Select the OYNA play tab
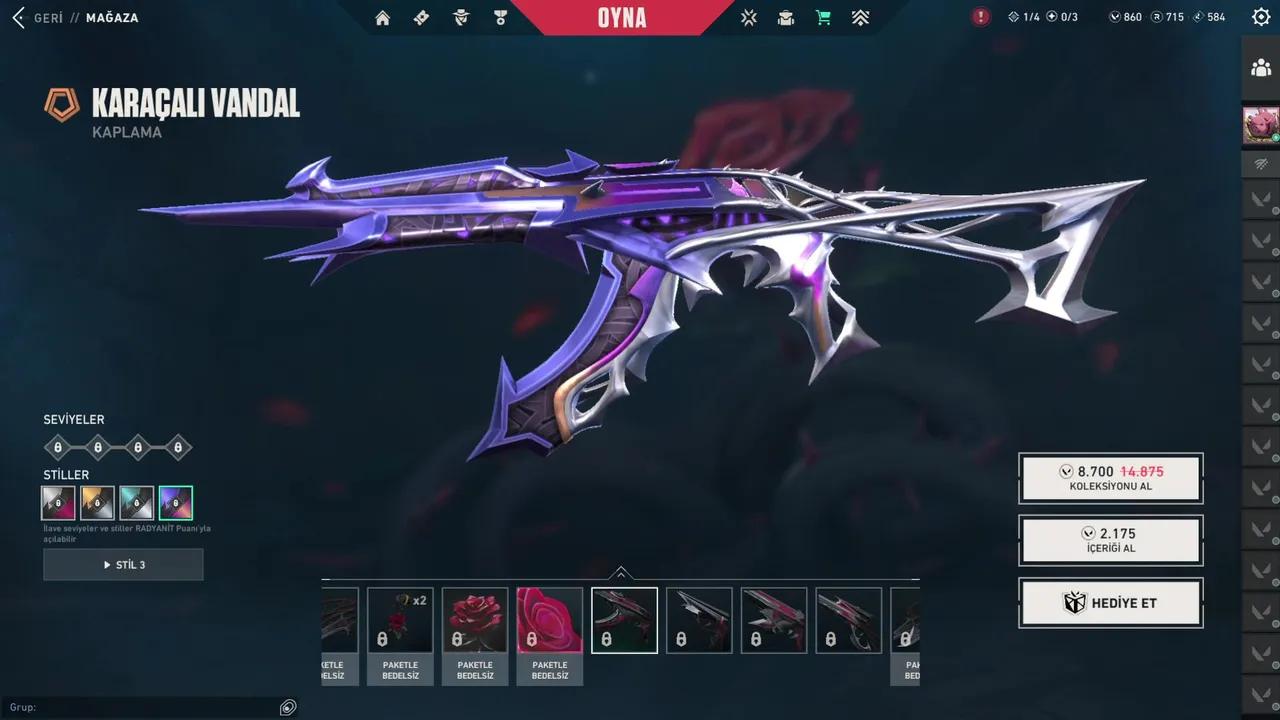This screenshot has height=720, width=1280. coord(621,17)
